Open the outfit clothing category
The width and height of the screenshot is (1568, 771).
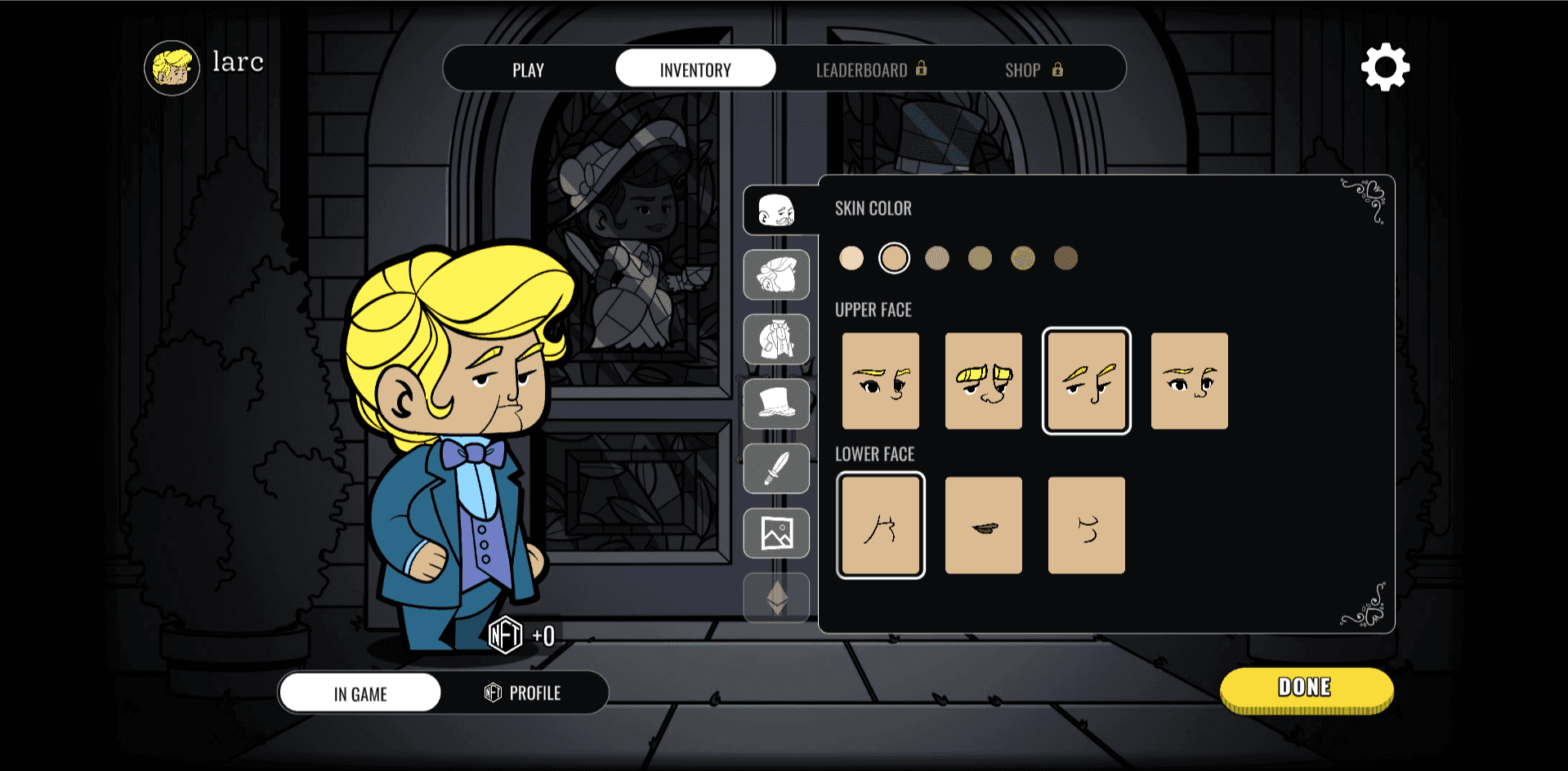click(775, 340)
